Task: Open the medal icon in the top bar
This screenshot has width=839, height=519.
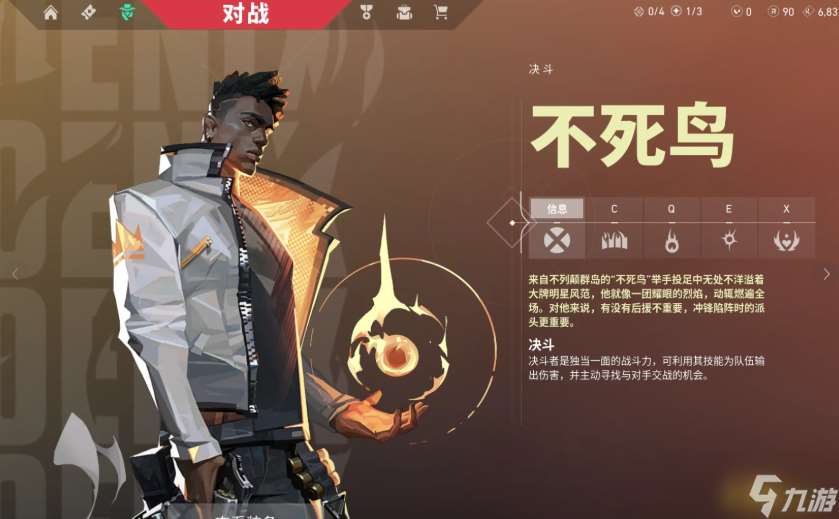Action: pyautogui.click(x=367, y=13)
